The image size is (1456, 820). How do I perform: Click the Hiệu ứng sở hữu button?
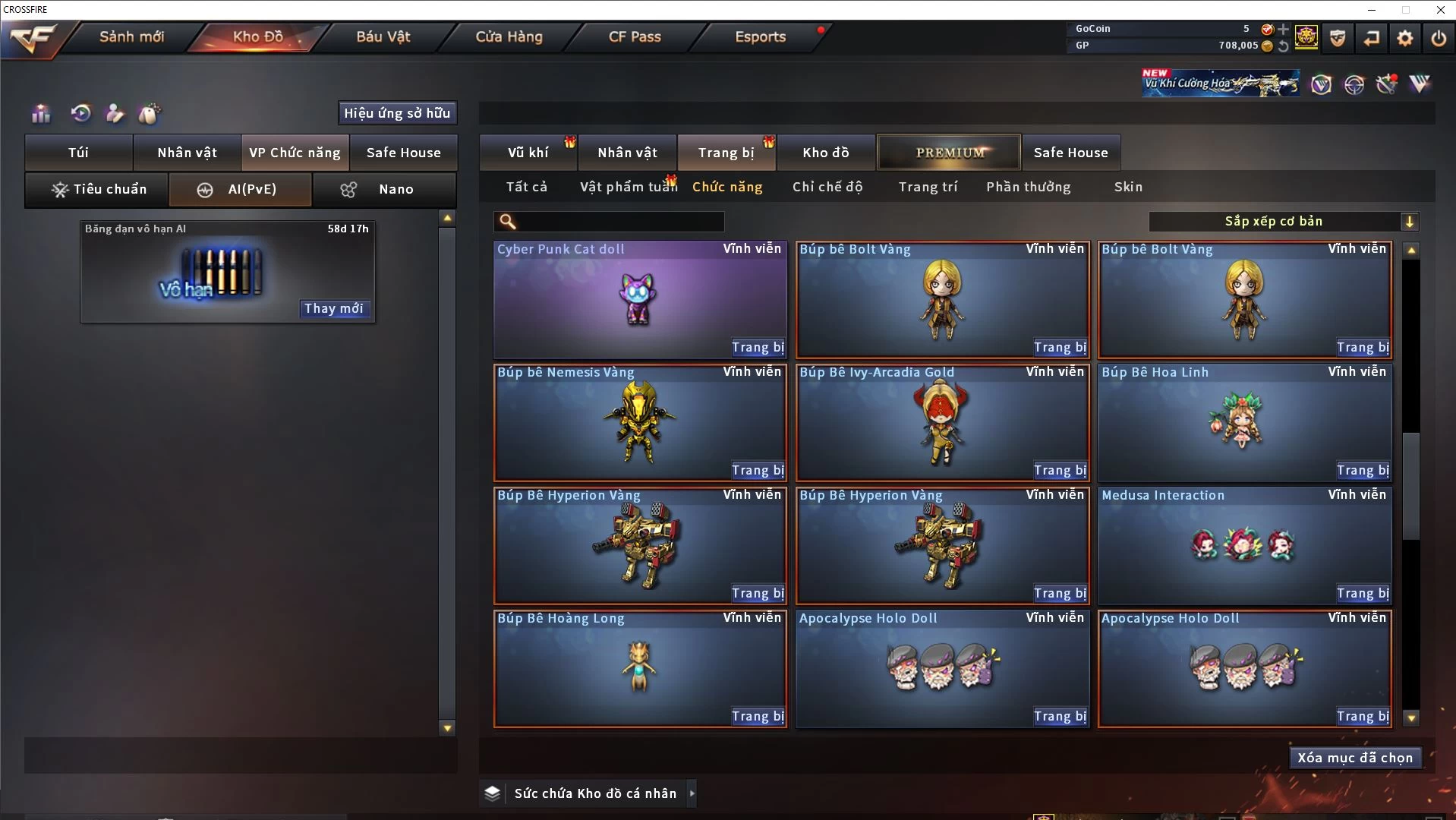point(397,113)
